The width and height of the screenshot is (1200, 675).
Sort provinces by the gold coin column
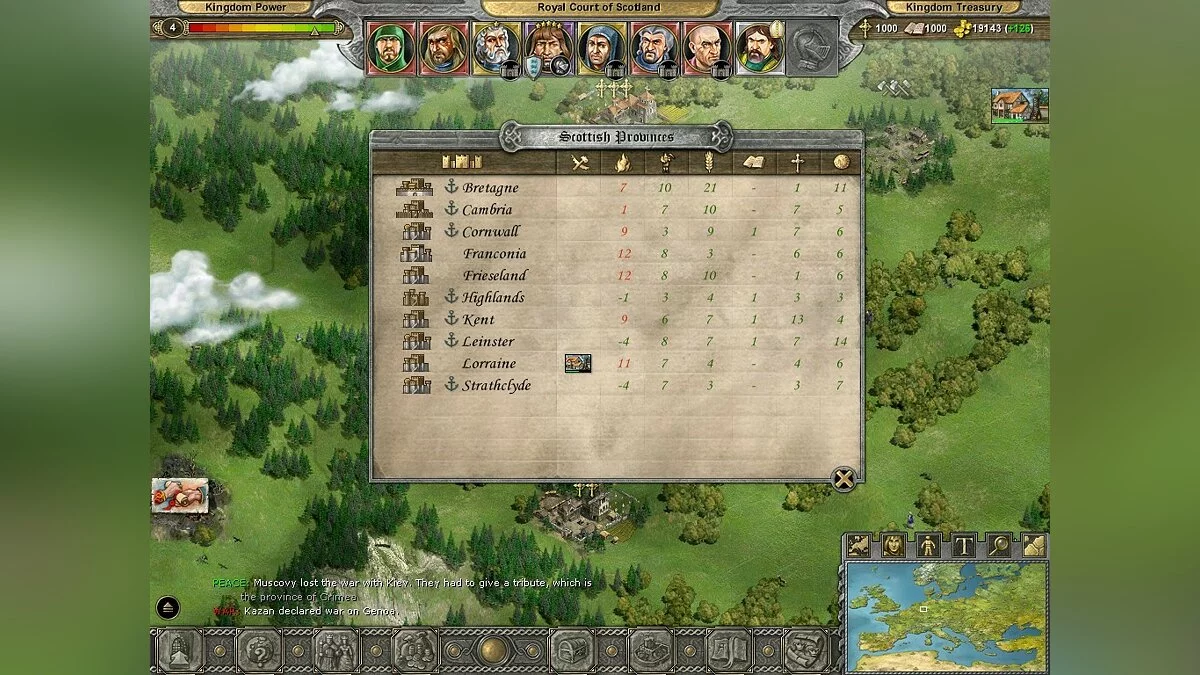click(x=840, y=162)
